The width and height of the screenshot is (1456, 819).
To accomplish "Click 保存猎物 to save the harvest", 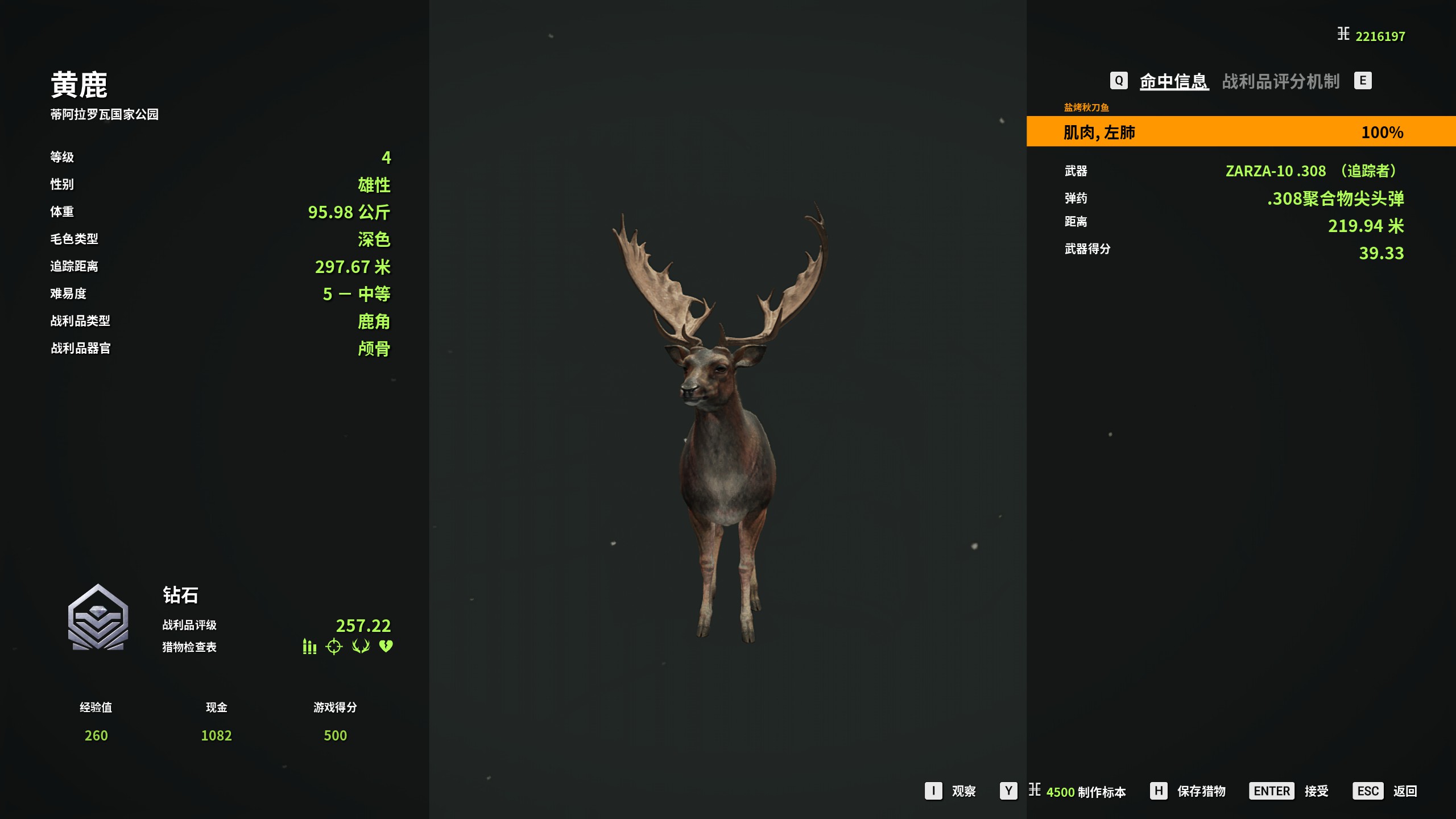I will 1201,791.
